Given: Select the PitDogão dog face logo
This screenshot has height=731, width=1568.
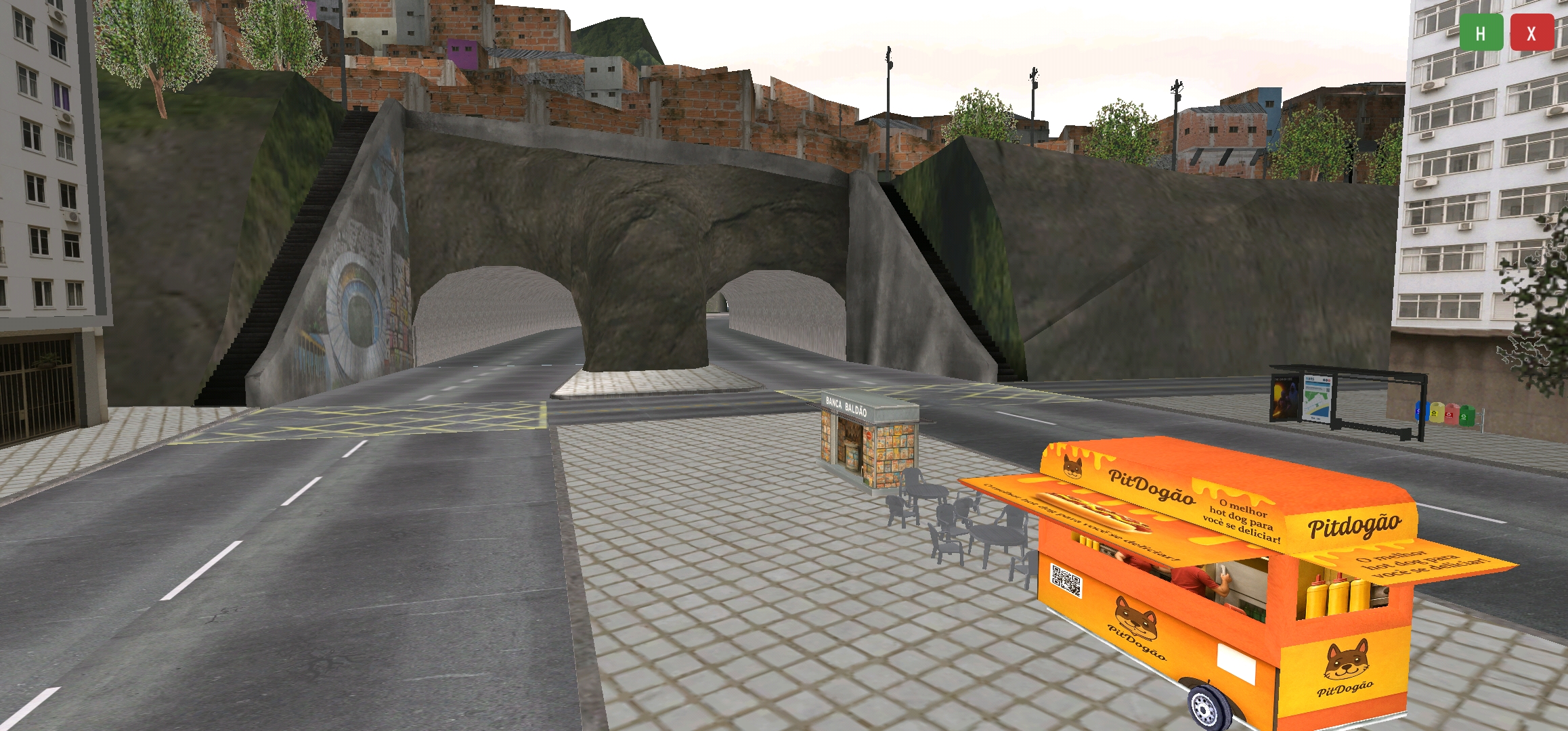Looking at the screenshot, I should pyautogui.click(x=1135, y=618).
